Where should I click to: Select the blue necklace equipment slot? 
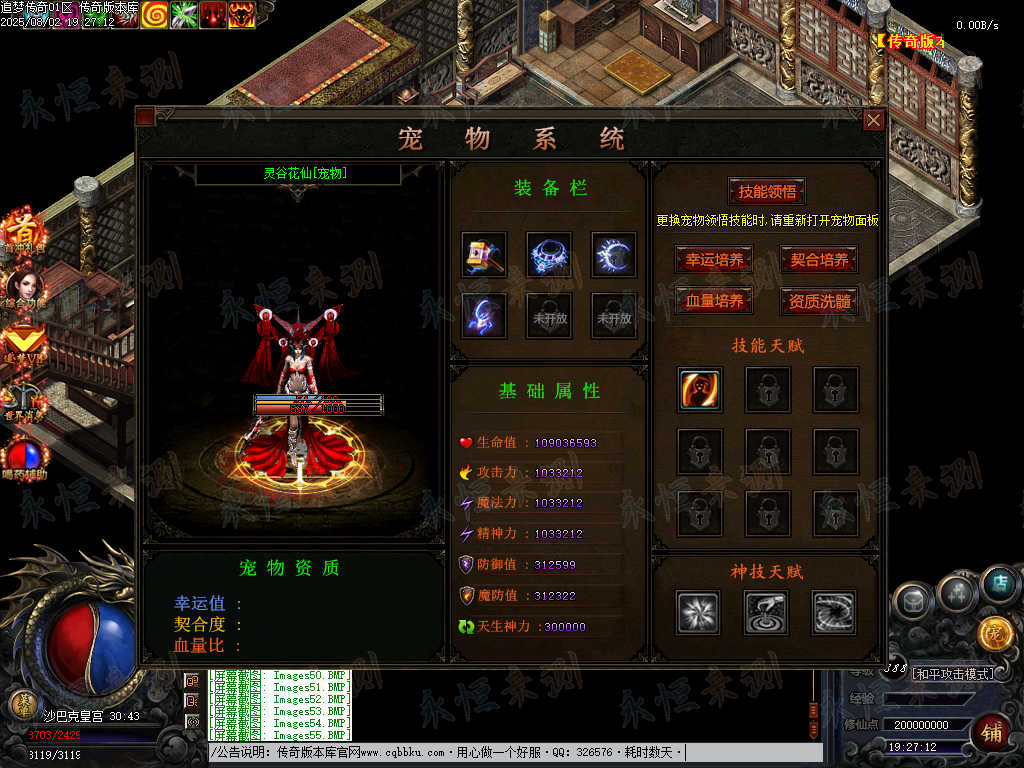pos(549,255)
